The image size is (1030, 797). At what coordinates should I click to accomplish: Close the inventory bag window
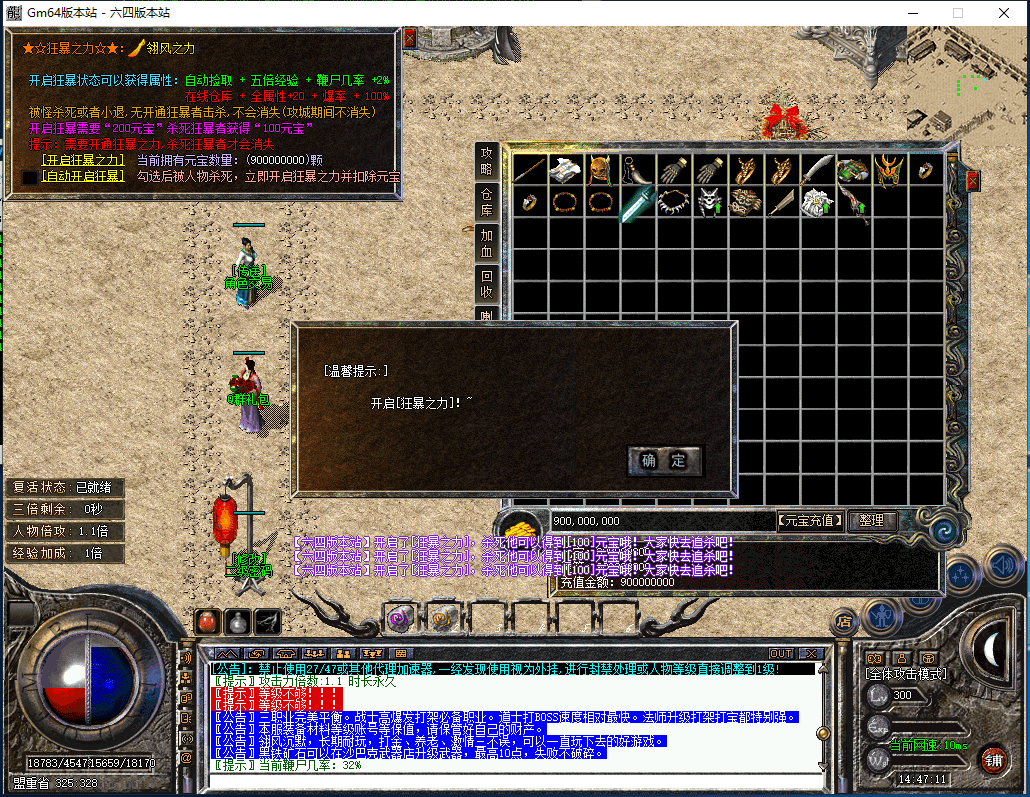(972, 181)
